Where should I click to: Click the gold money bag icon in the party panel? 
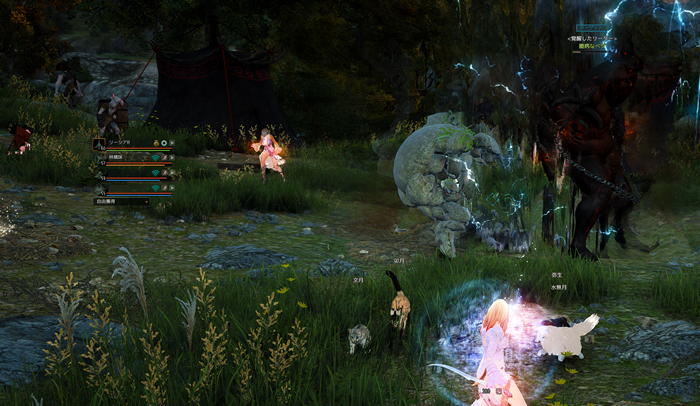[x=156, y=143]
